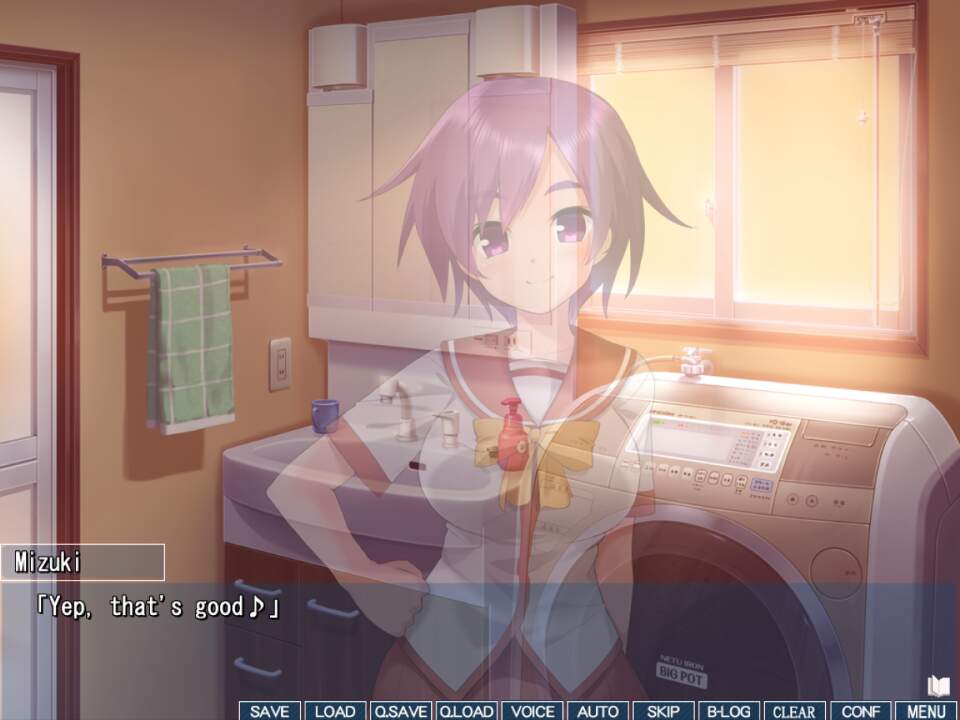Open the LOAD menu
The height and width of the screenshot is (720, 960).
click(335, 711)
